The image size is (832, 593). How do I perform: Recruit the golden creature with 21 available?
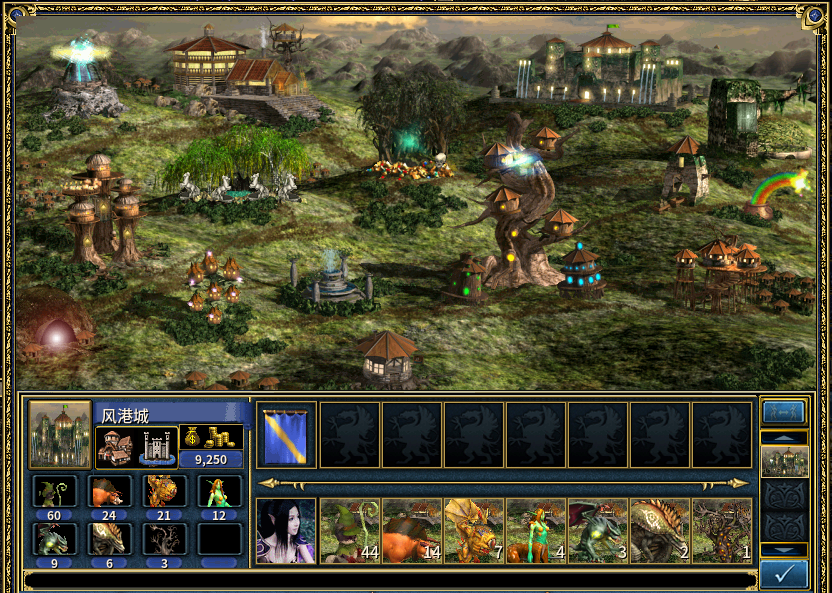(x=164, y=491)
